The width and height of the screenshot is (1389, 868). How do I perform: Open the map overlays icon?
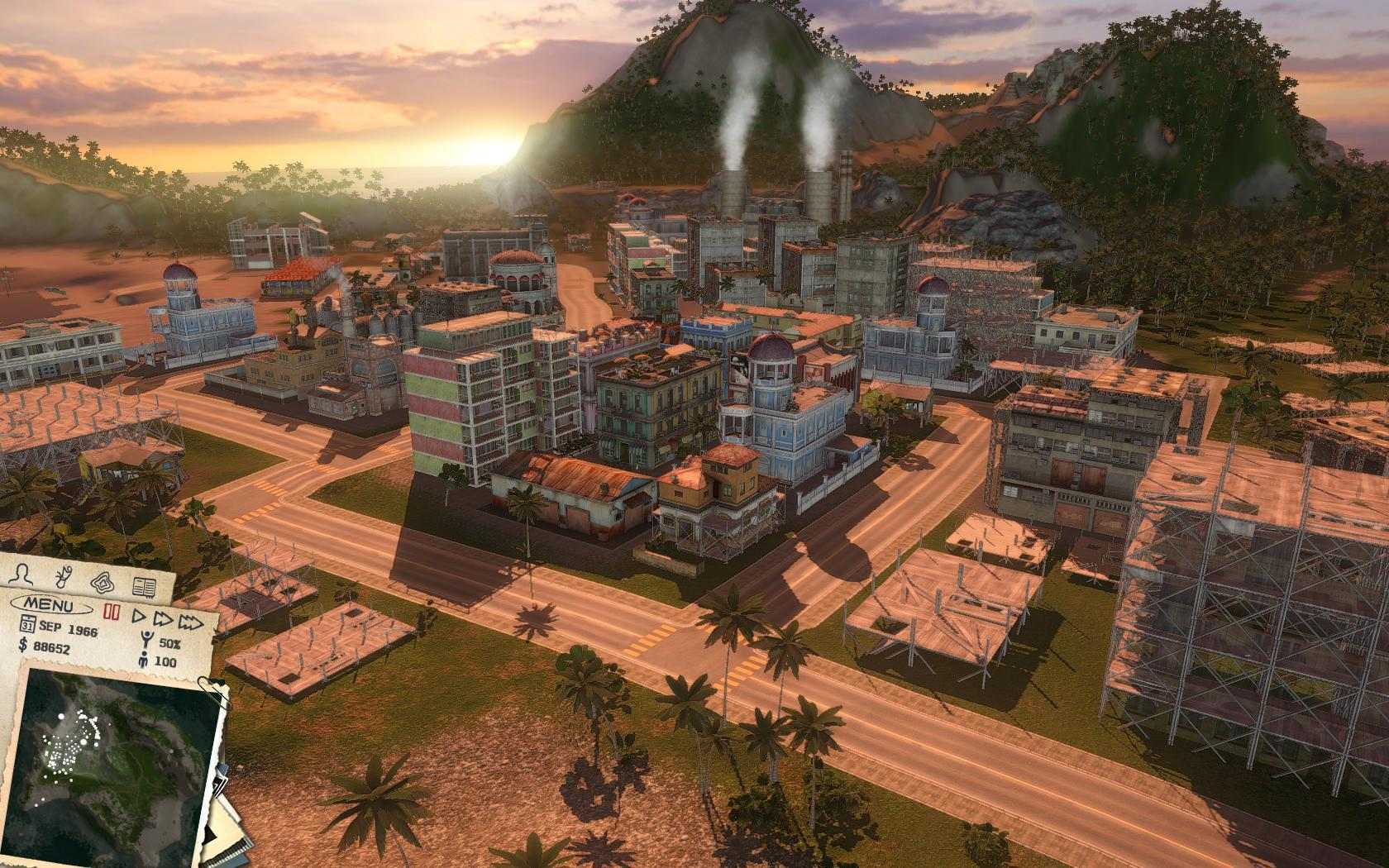103,583
